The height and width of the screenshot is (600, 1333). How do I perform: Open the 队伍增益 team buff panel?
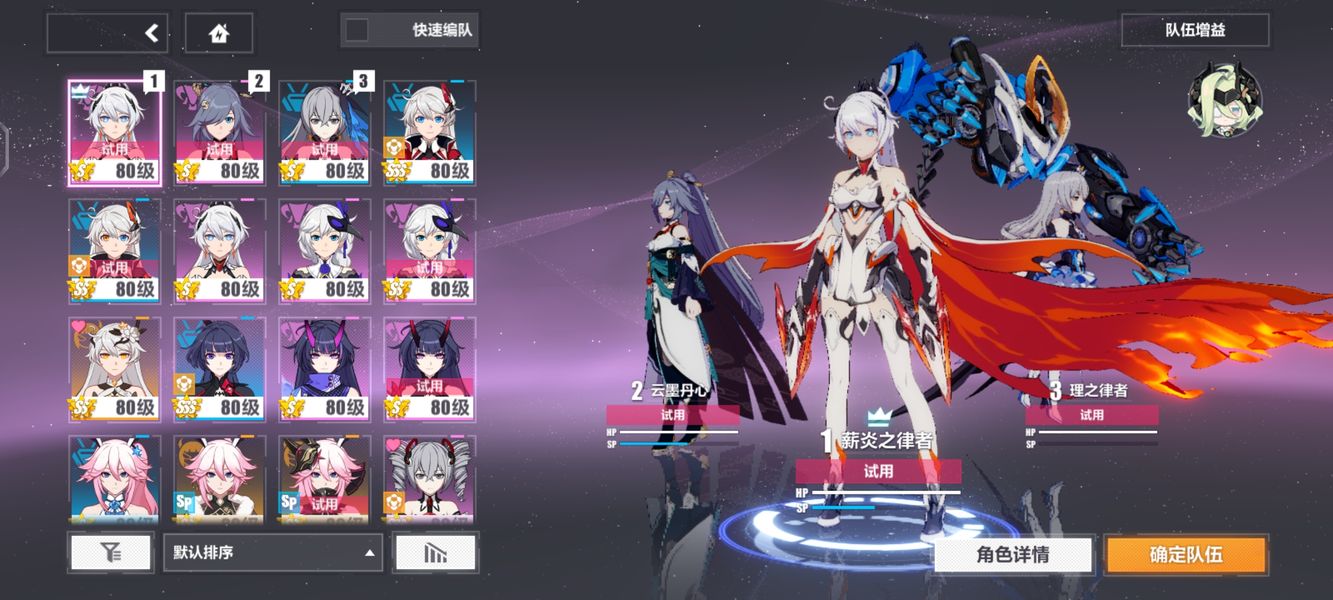pos(1194,30)
